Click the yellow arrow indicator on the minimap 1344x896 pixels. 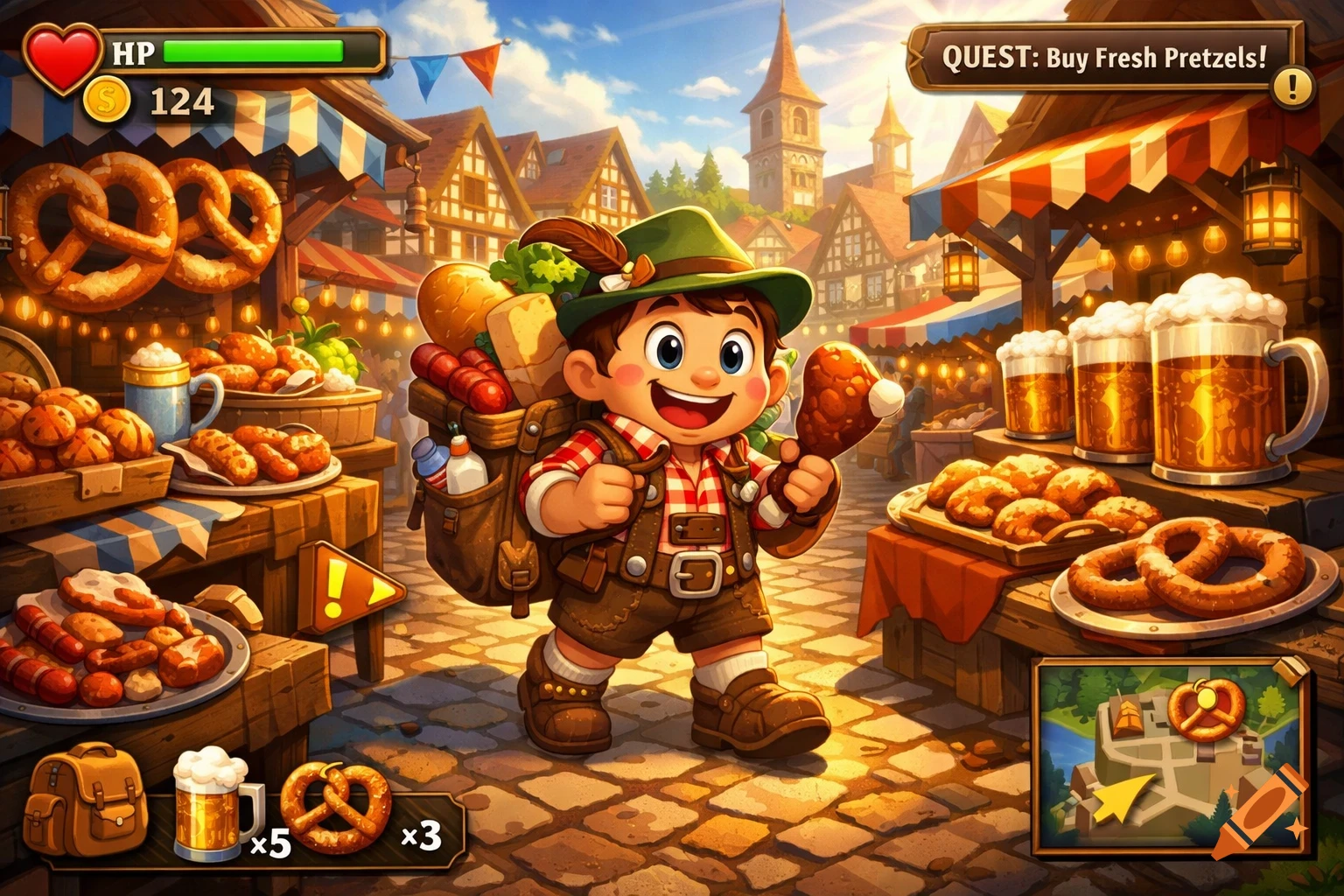(1124, 796)
